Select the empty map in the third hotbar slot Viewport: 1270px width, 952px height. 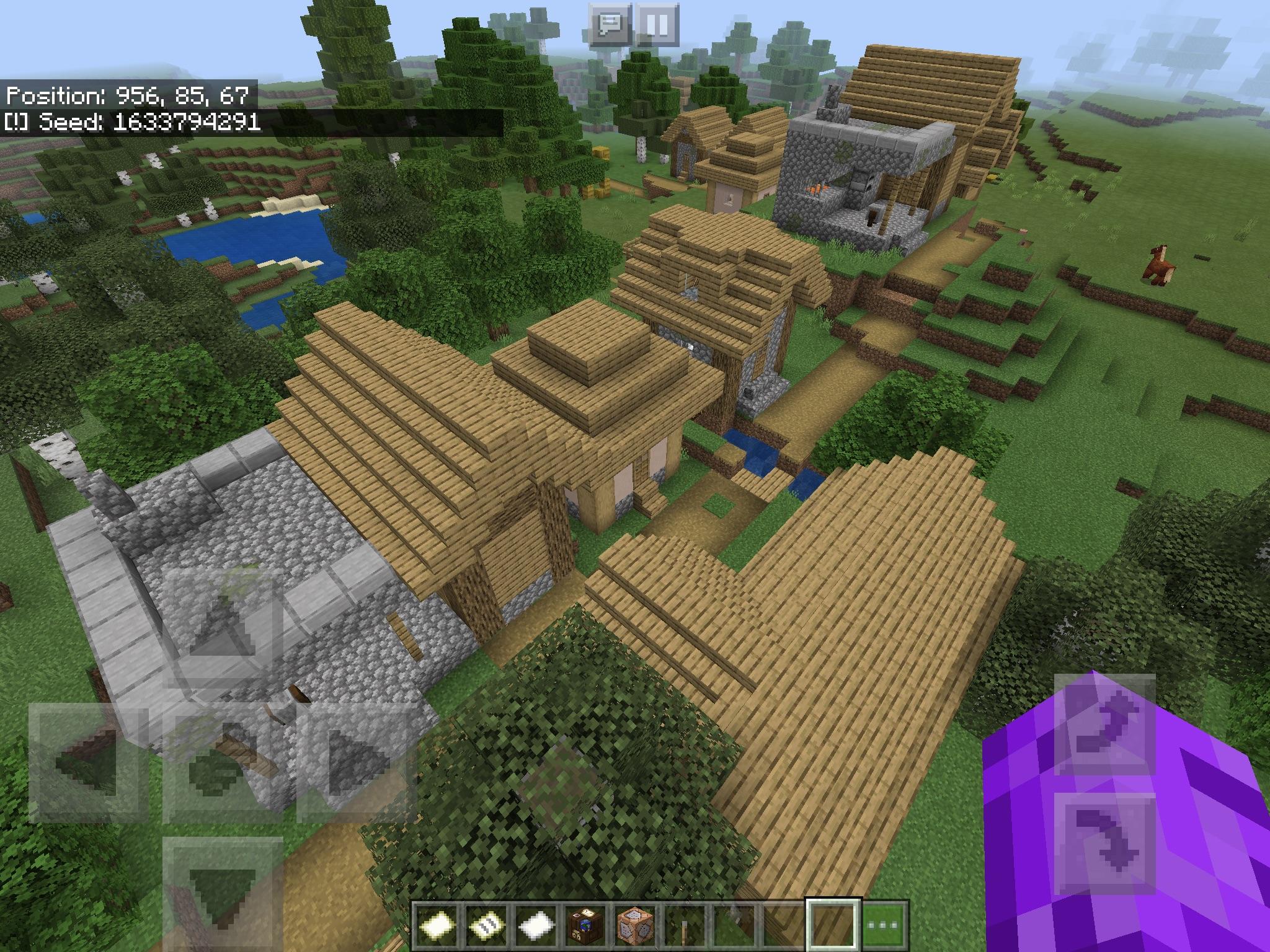click(x=535, y=925)
